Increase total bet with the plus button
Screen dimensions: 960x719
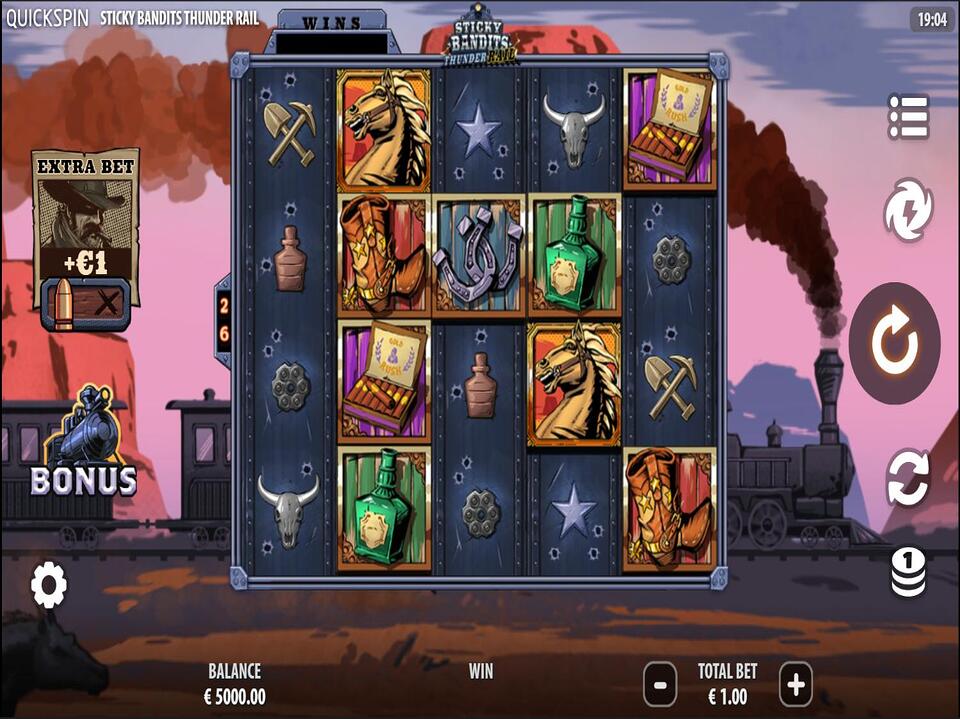[795, 685]
